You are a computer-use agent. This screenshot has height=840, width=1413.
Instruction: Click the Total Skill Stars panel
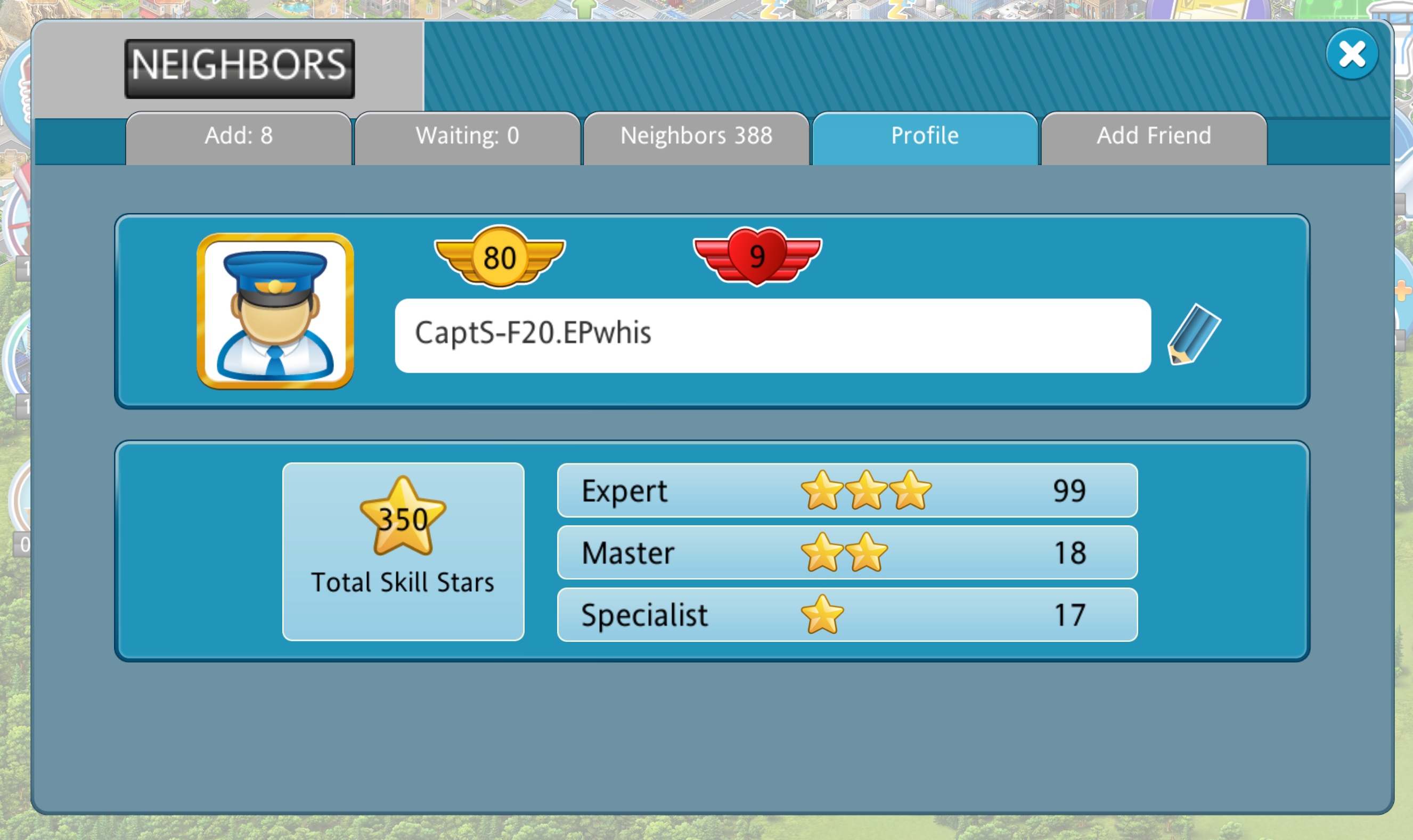[403, 551]
